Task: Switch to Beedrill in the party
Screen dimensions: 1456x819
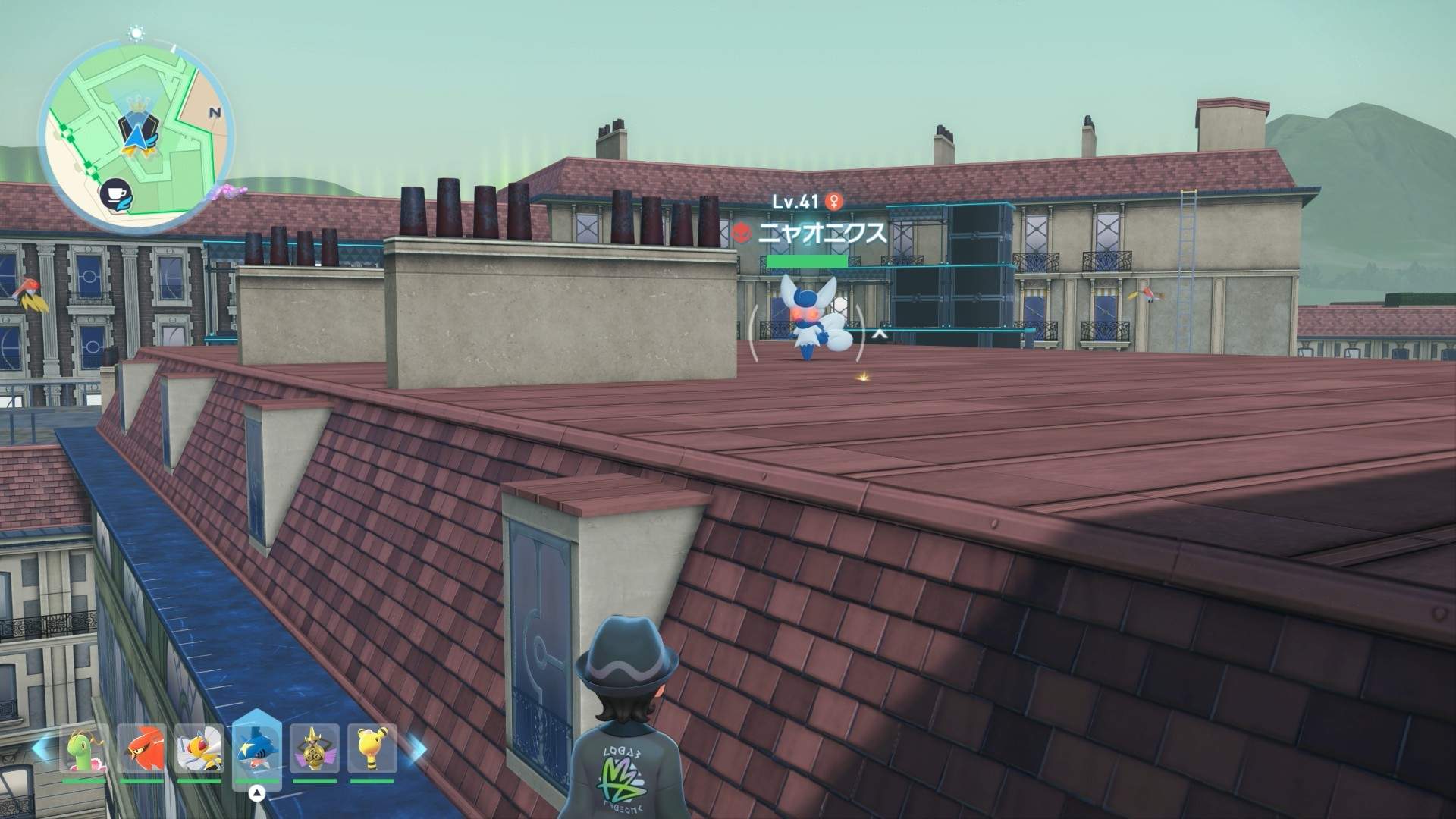Action: tap(199, 751)
